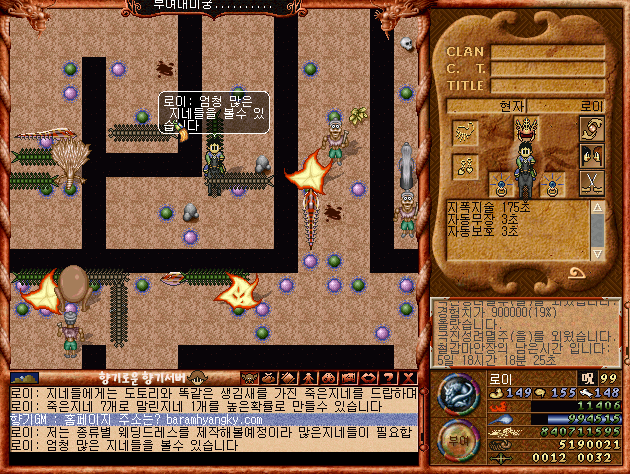Image resolution: width=630 pixels, height=474 pixels.
Task: Click the CLAN field in character panel
Action: (x=547, y=52)
